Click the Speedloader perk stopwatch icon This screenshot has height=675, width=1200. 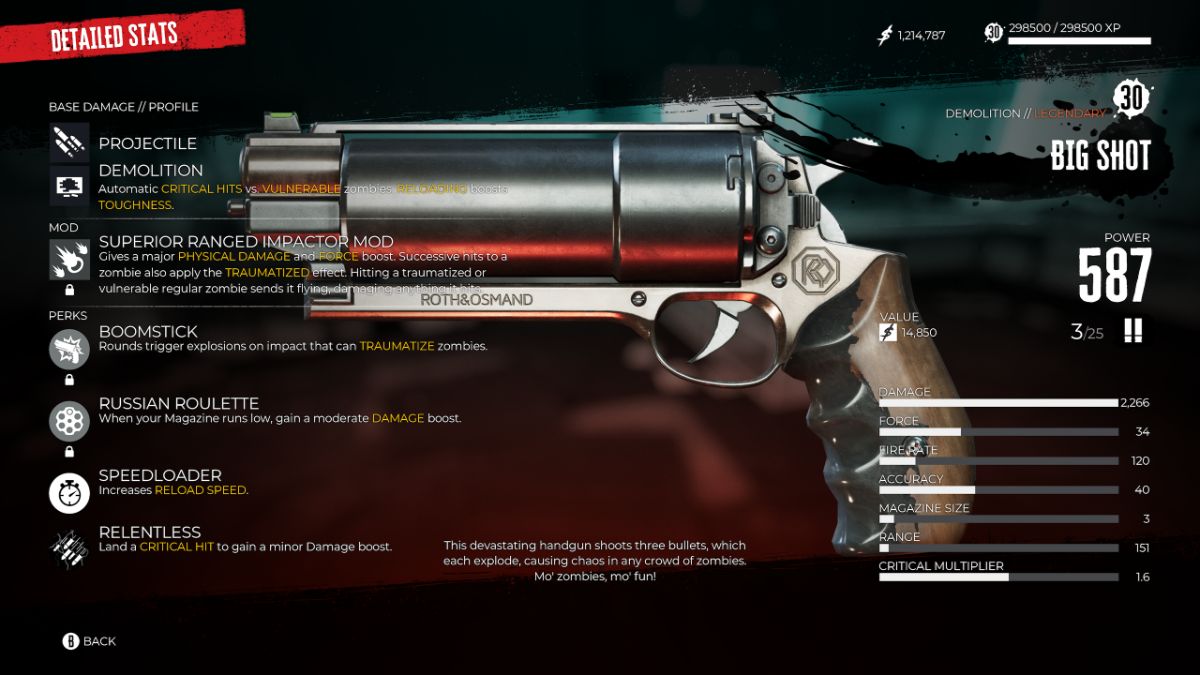[69, 492]
